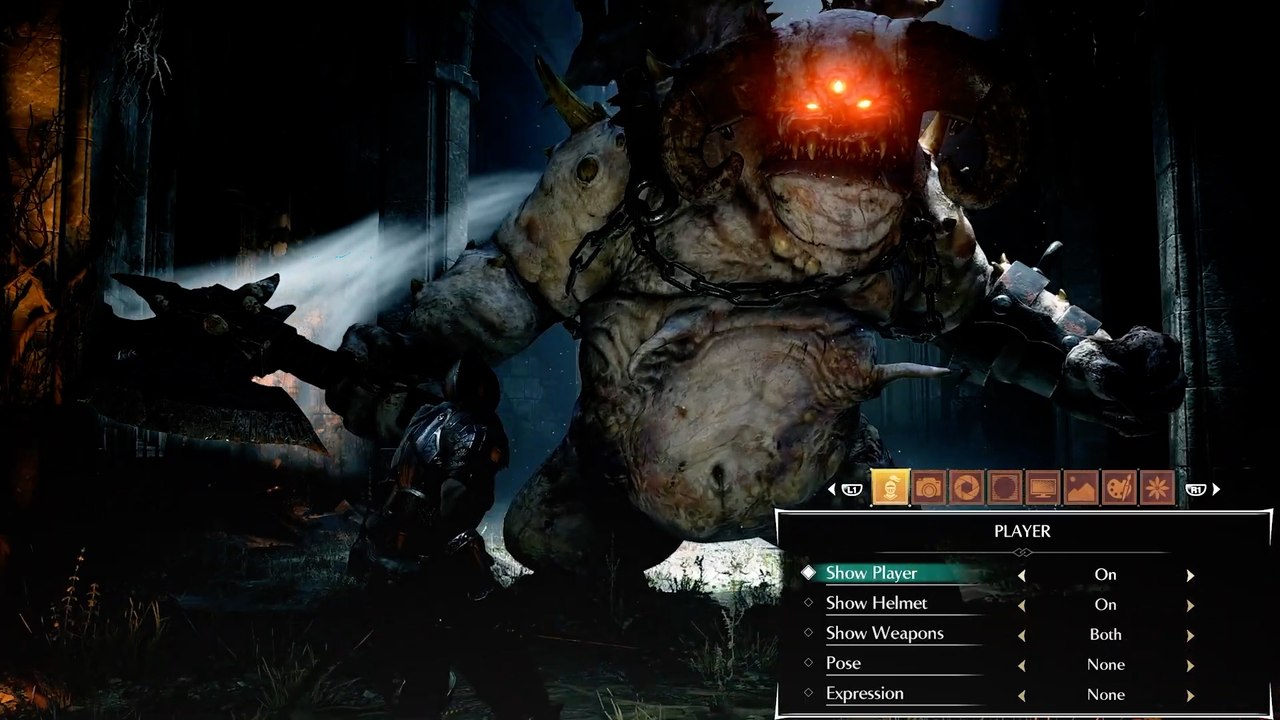Switch to the camera icon tab
The image size is (1280, 720).
(x=929, y=488)
